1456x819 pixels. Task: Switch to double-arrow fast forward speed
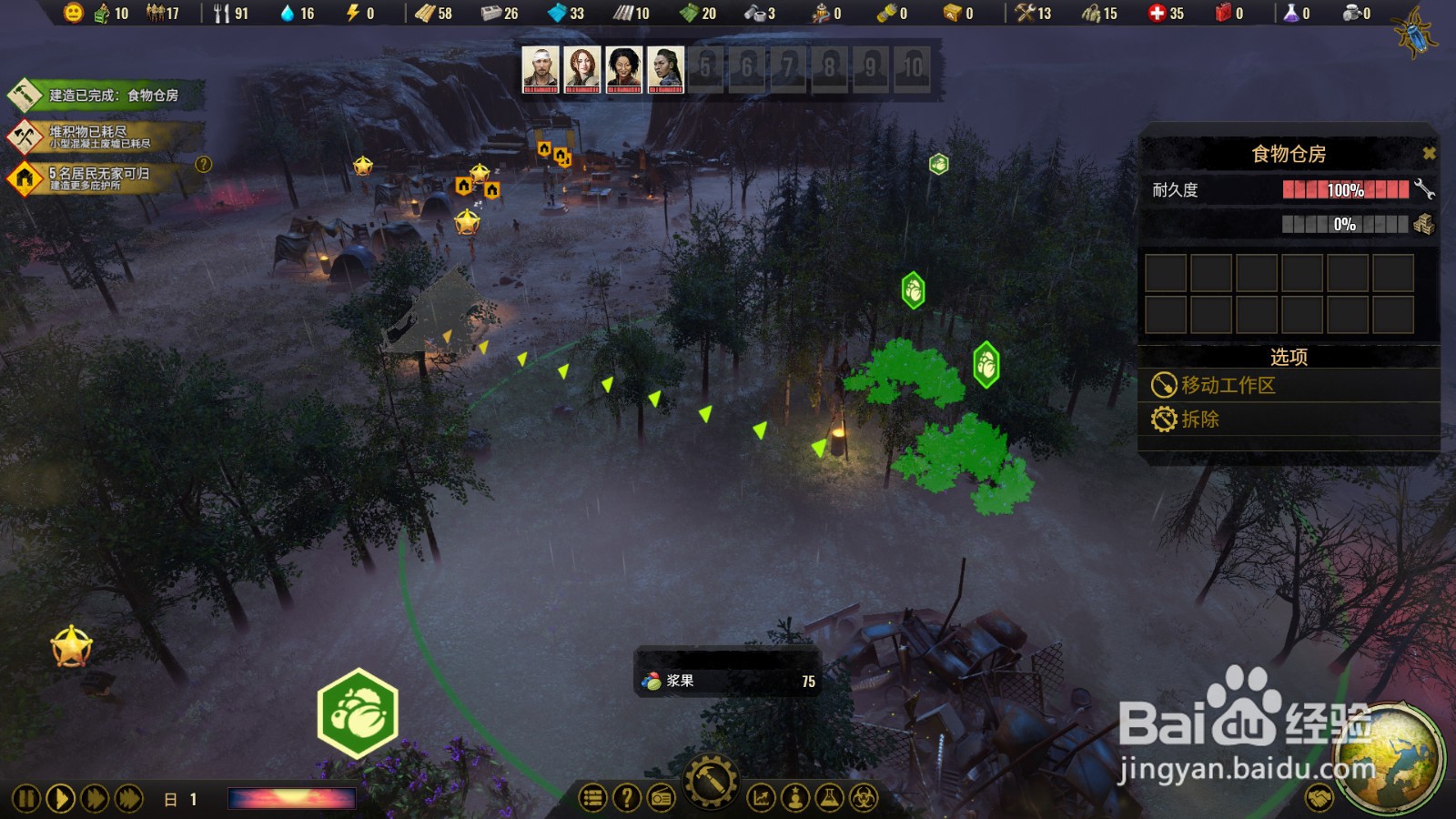coord(95,799)
